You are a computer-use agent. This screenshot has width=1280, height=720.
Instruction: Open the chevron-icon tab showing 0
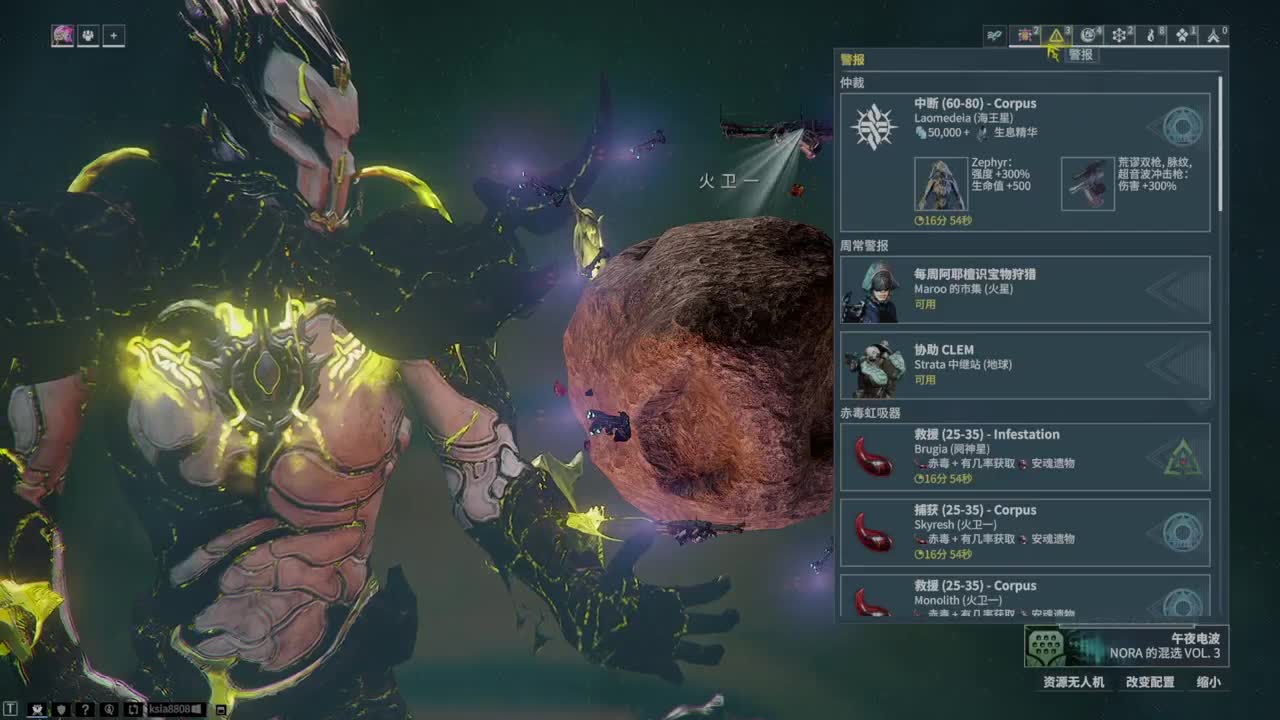(1215, 36)
